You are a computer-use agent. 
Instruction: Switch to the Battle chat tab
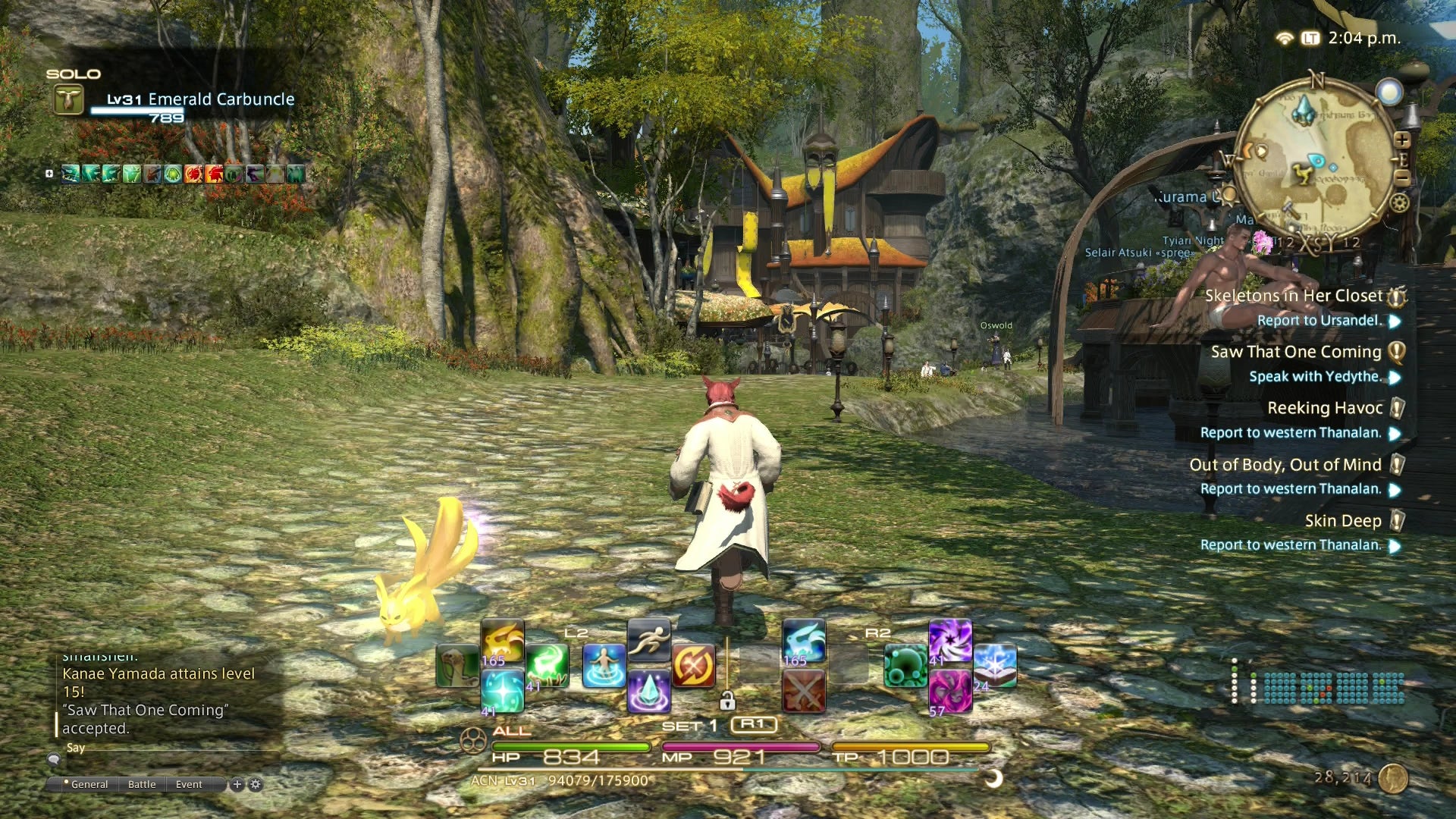click(x=142, y=784)
